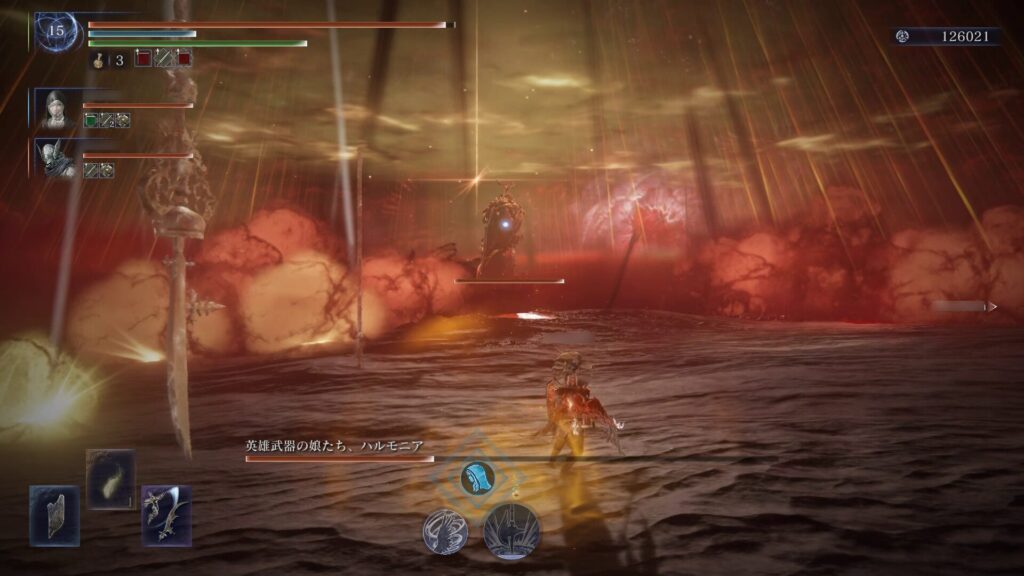
Task: Activate the ultimate art with radiating light beams
Action: point(512,530)
